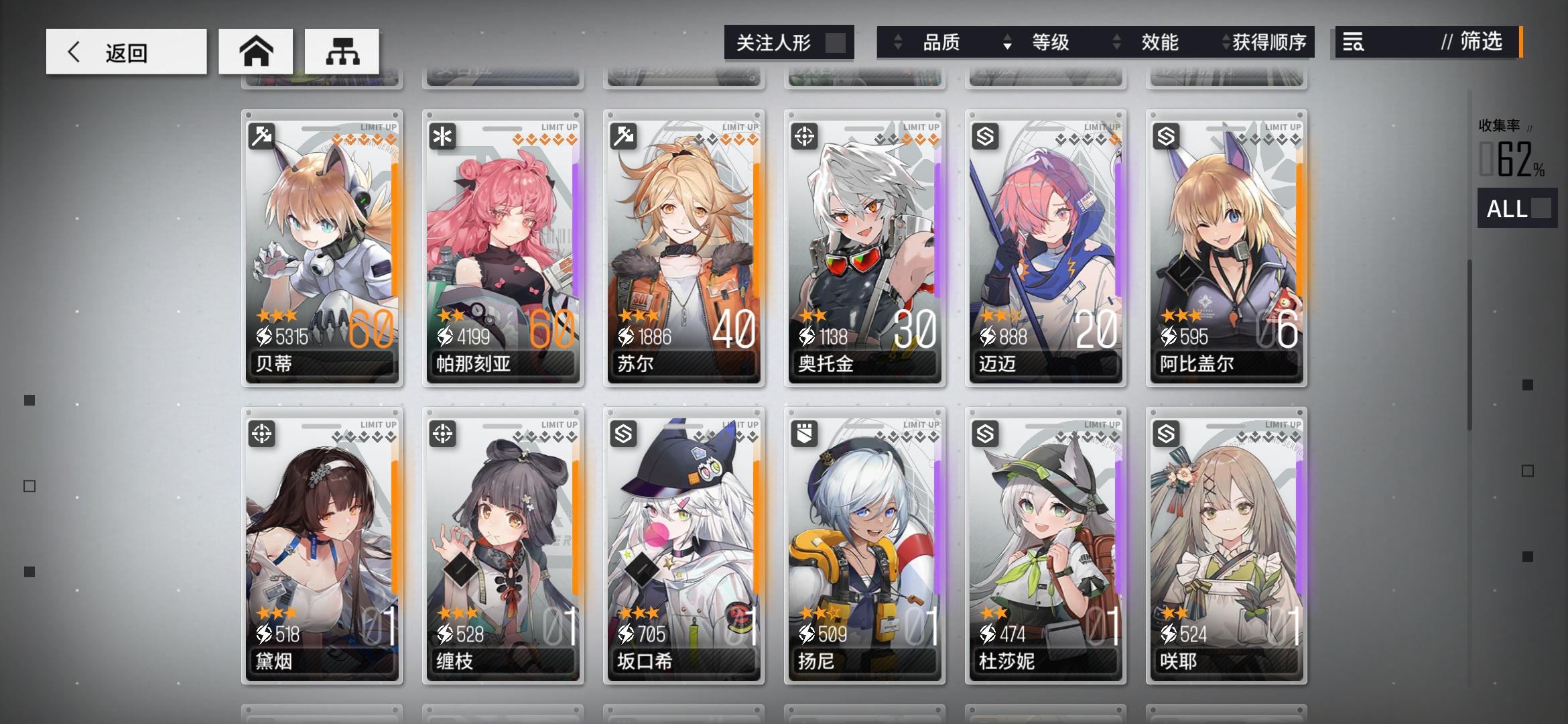The width and height of the screenshot is (1568, 724).
Task: Select the medic class icon on 扬尼's card
Action: 803,433
